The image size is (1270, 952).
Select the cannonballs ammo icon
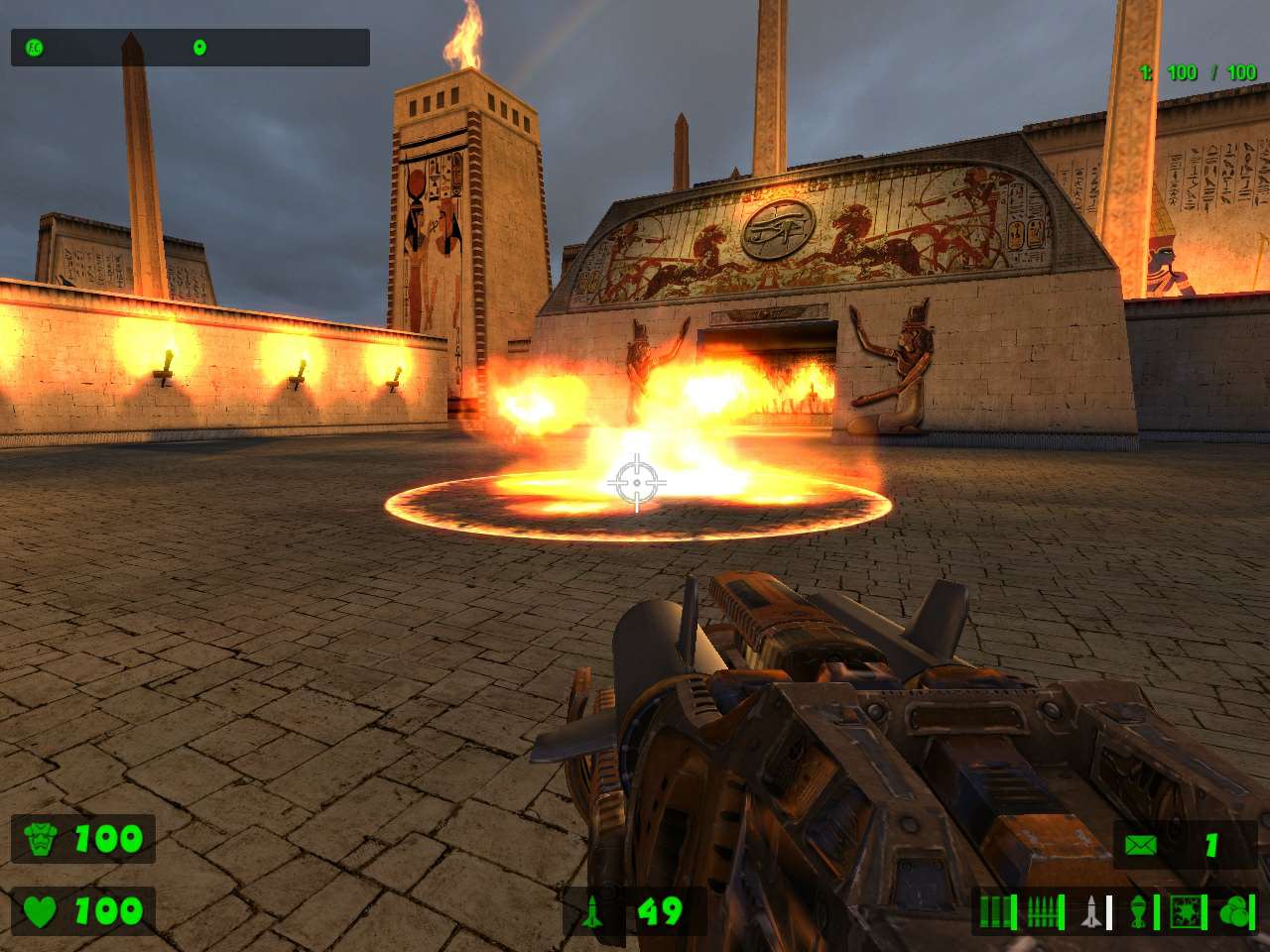point(1233,910)
